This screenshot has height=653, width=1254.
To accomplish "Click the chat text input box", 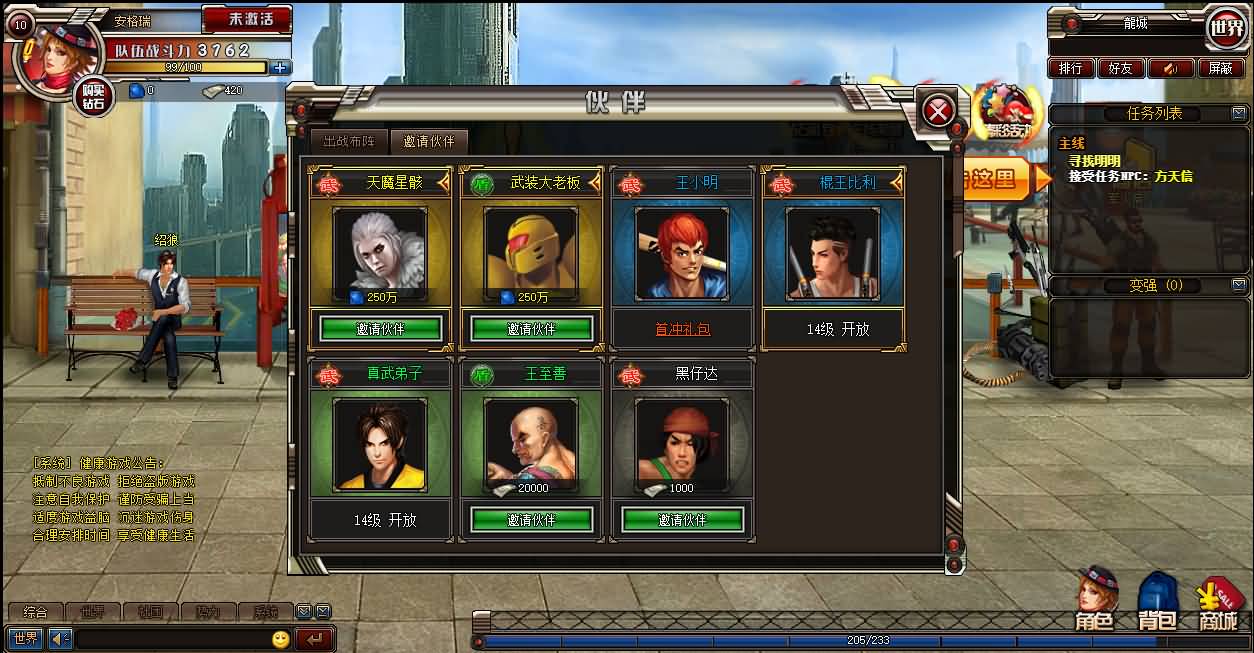I will [x=170, y=638].
